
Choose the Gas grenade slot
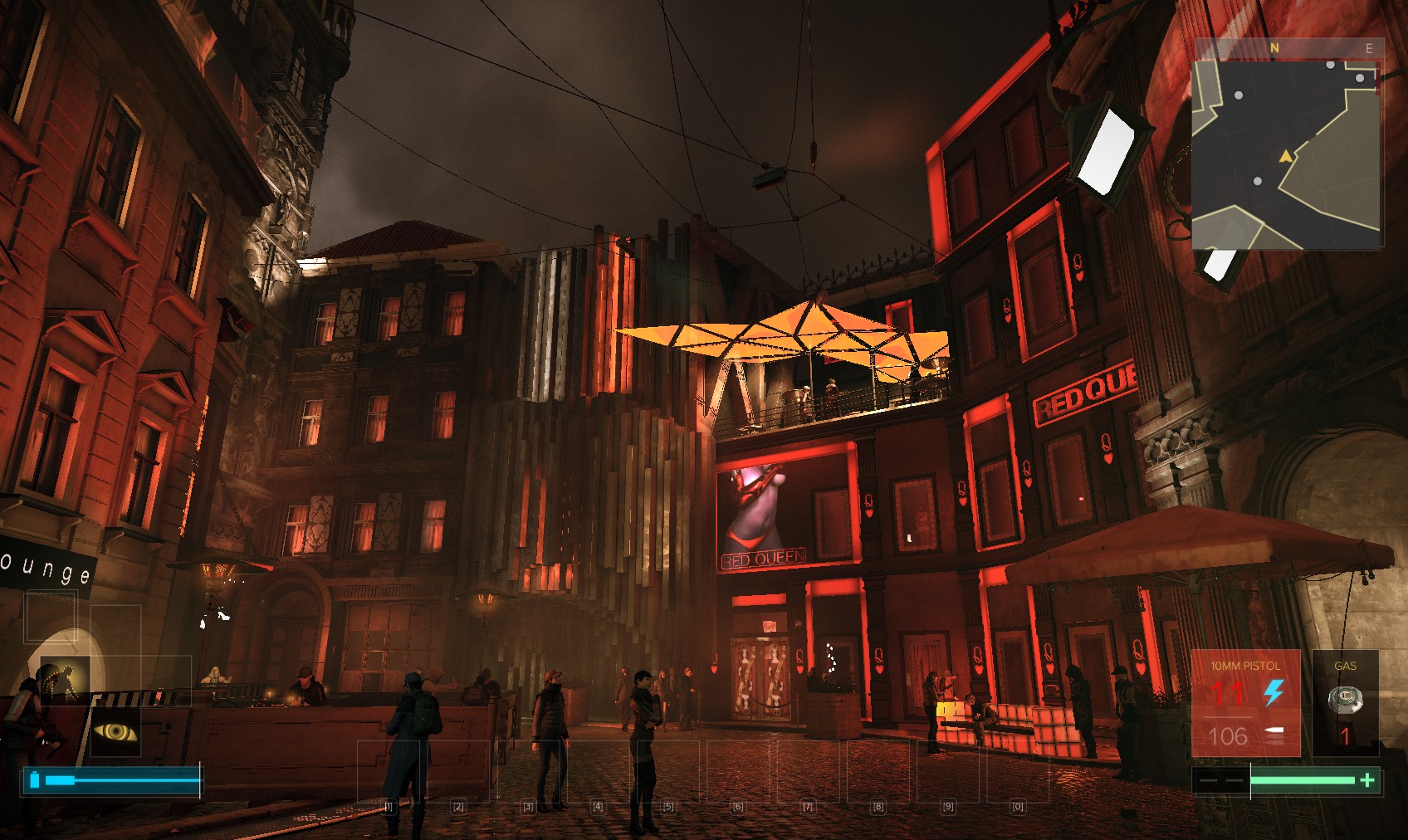click(x=1345, y=703)
